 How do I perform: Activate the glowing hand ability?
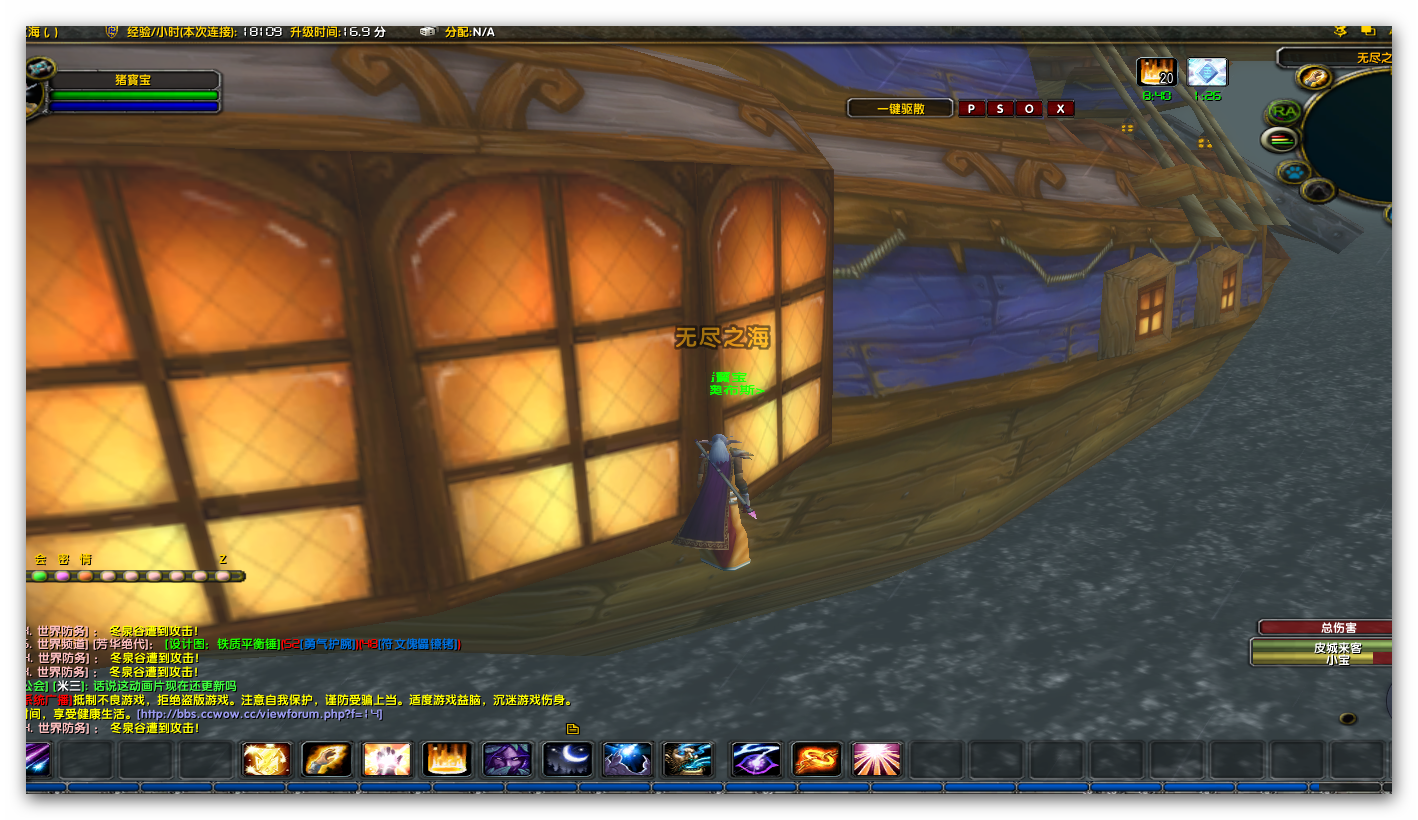(x=387, y=760)
